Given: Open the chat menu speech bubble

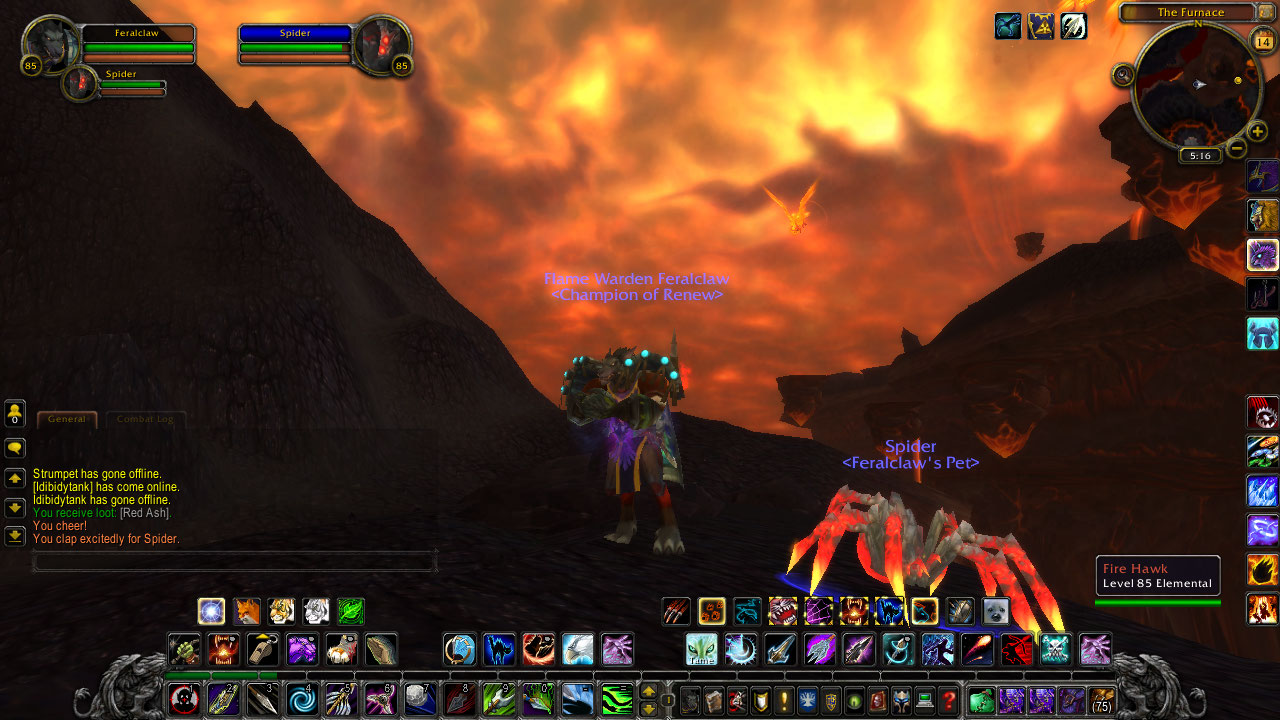Looking at the screenshot, I should coord(14,449).
